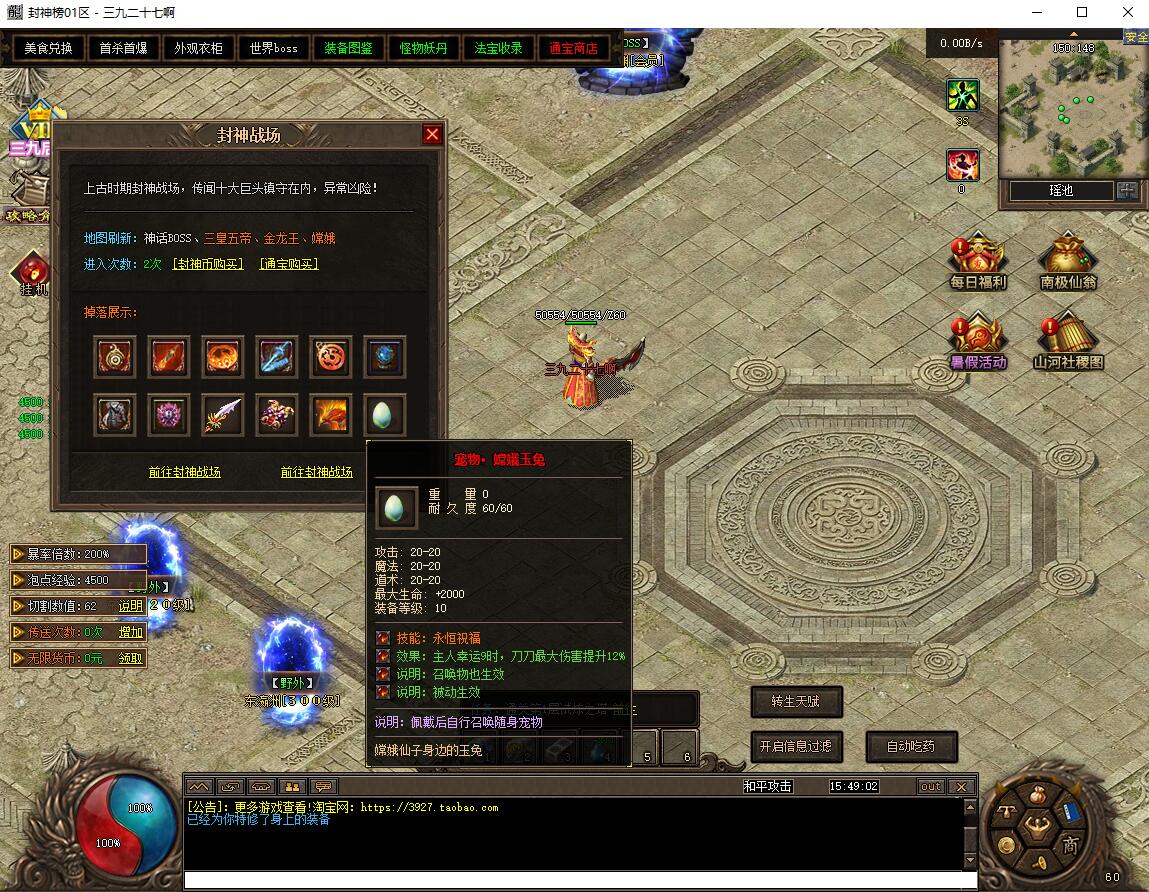Open the 法宝收录 menu
This screenshot has width=1149, height=892.
(499, 48)
